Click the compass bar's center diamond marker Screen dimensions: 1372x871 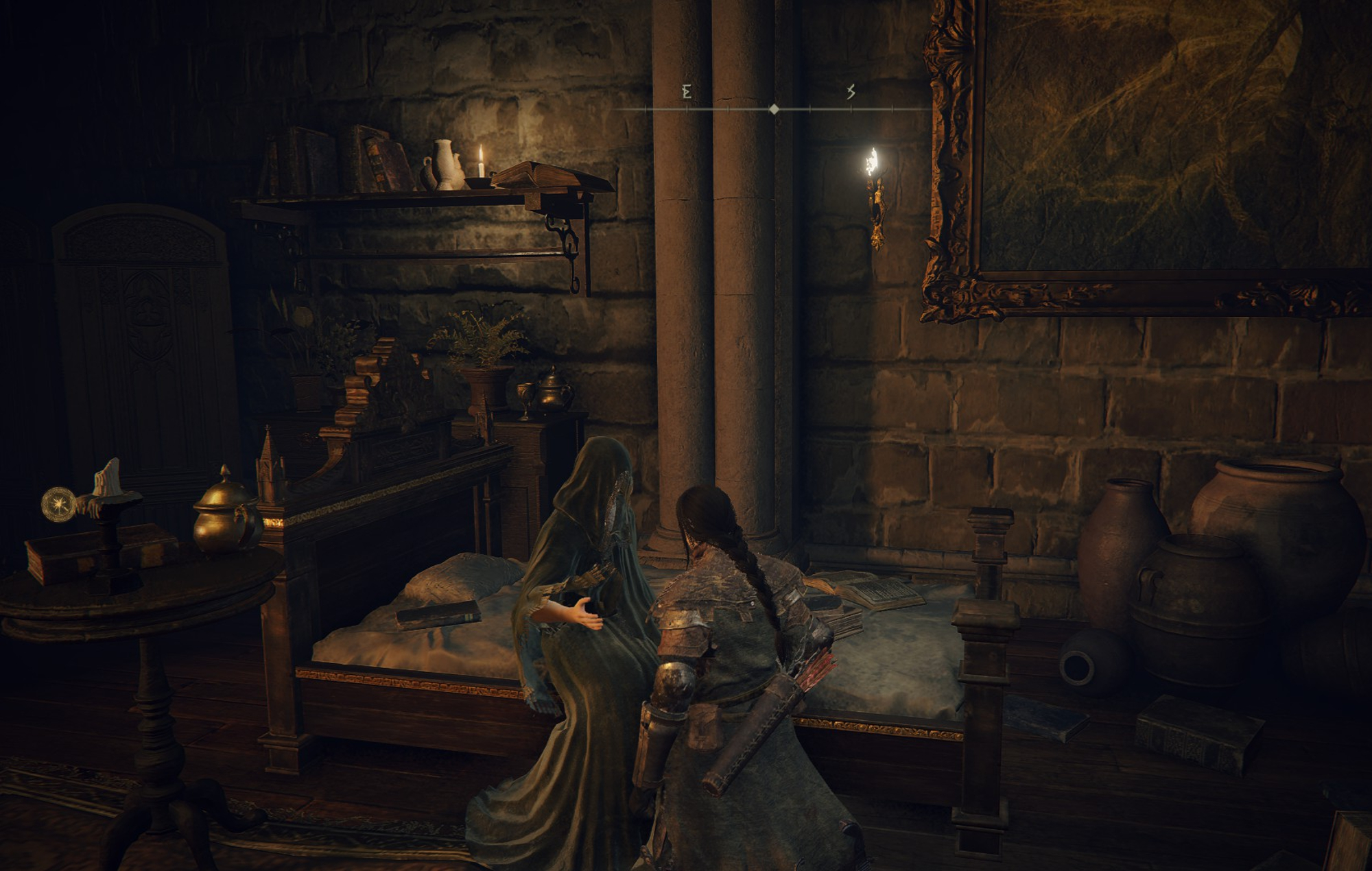pyautogui.click(x=774, y=109)
